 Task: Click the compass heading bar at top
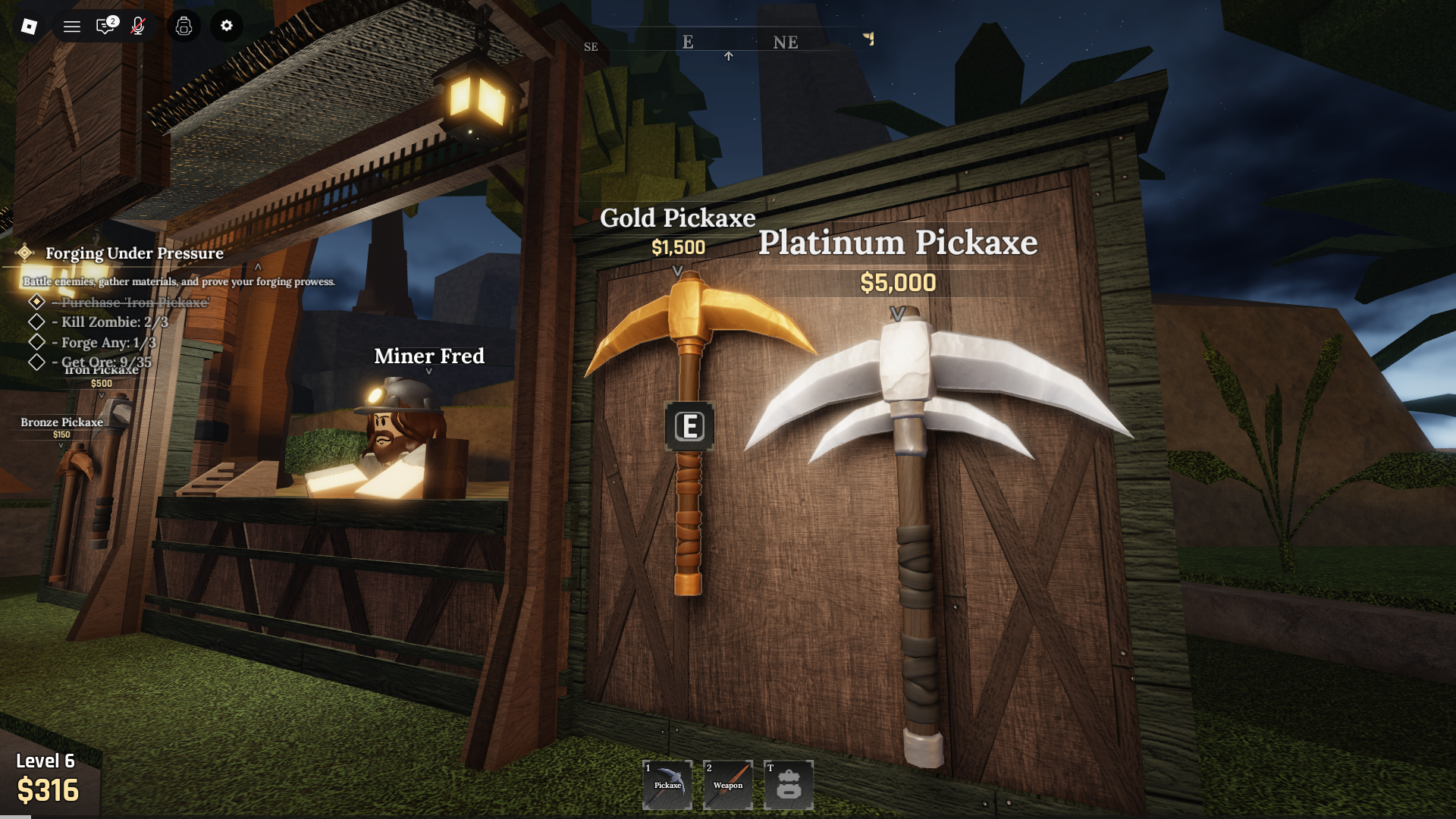[x=728, y=43]
